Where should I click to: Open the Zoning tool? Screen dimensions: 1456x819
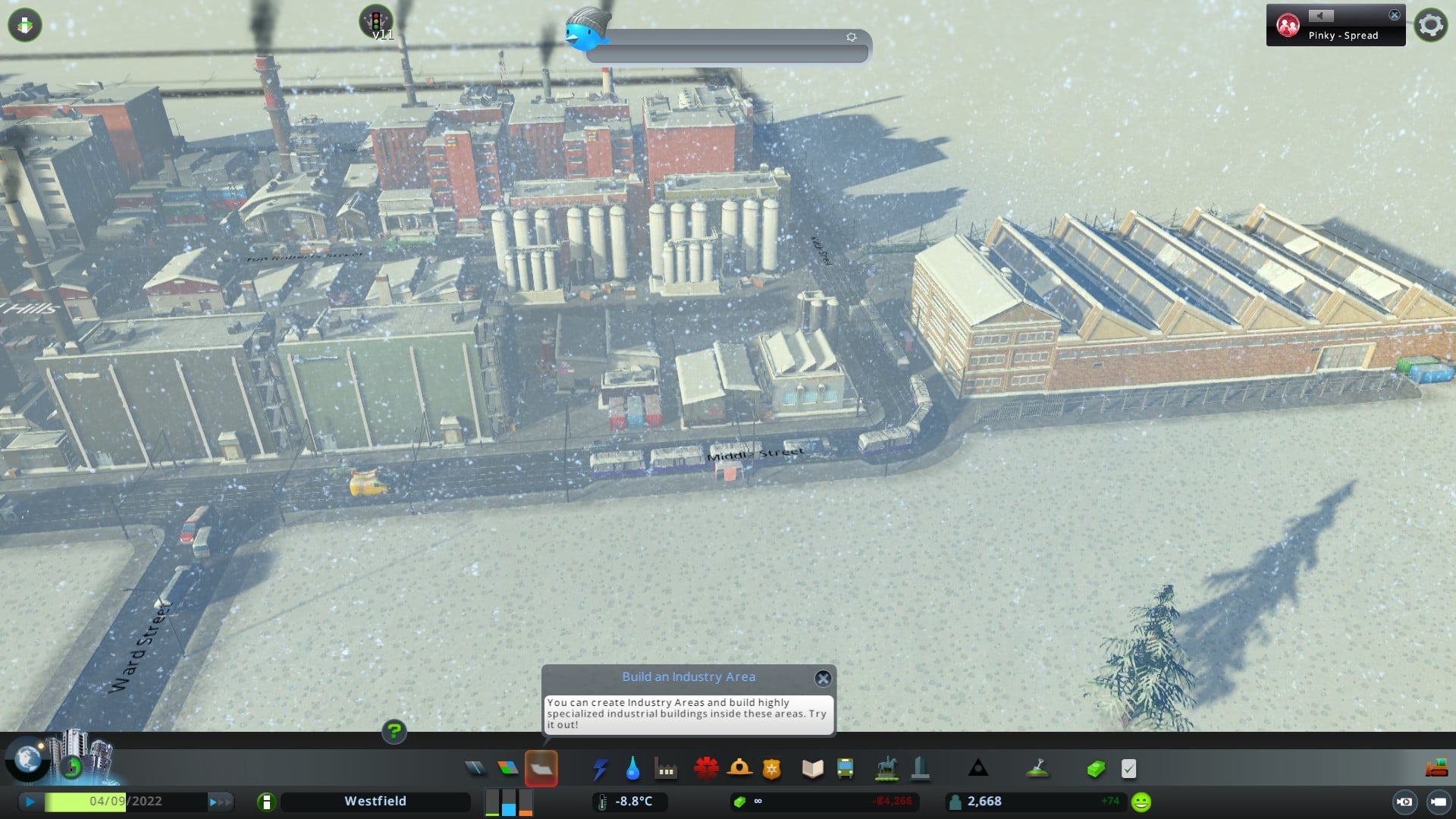click(x=508, y=769)
